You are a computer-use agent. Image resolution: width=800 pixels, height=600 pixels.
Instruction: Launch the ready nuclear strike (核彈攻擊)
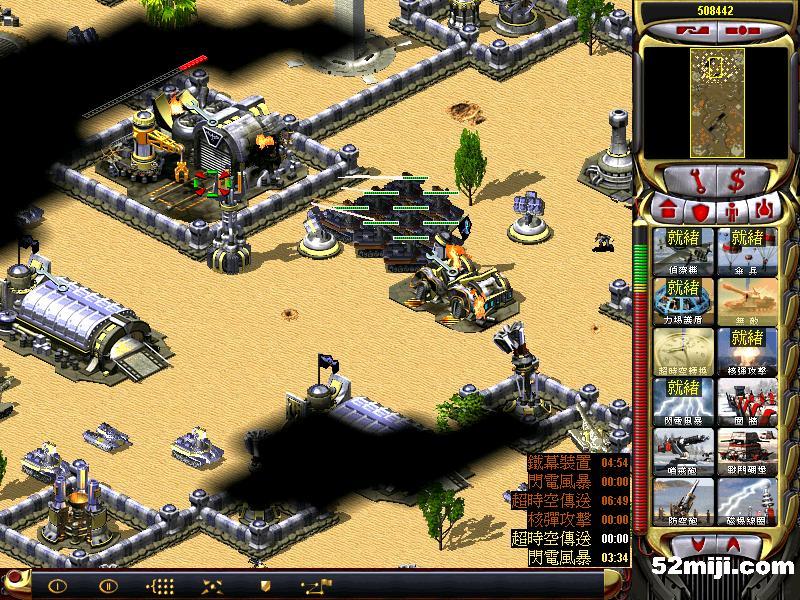748,351
